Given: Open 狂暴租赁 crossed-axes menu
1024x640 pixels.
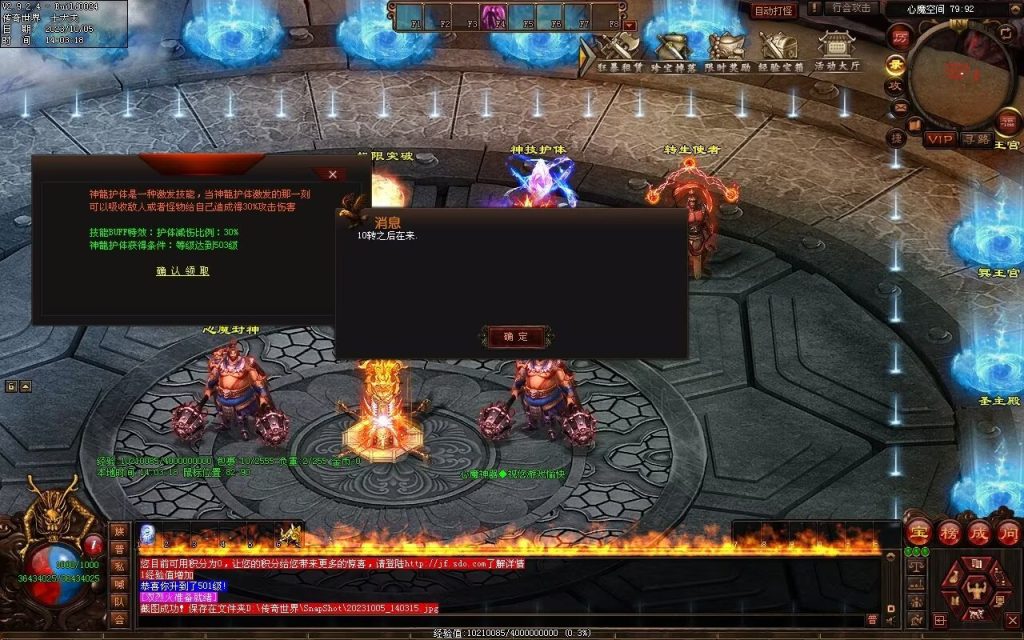Looking at the screenshot, I should point(618,50).
